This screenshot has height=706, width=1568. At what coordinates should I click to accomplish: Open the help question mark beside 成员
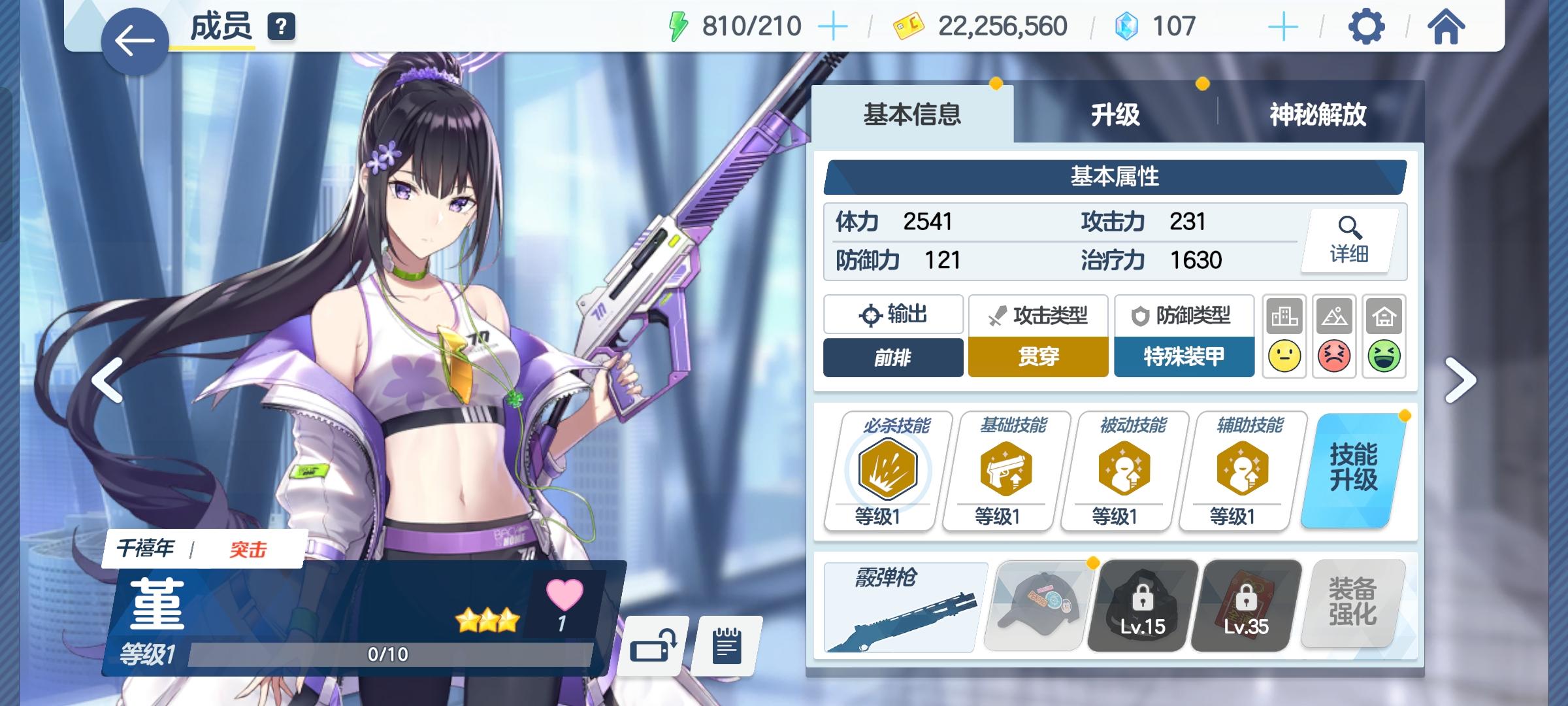(x=280, y=26)
